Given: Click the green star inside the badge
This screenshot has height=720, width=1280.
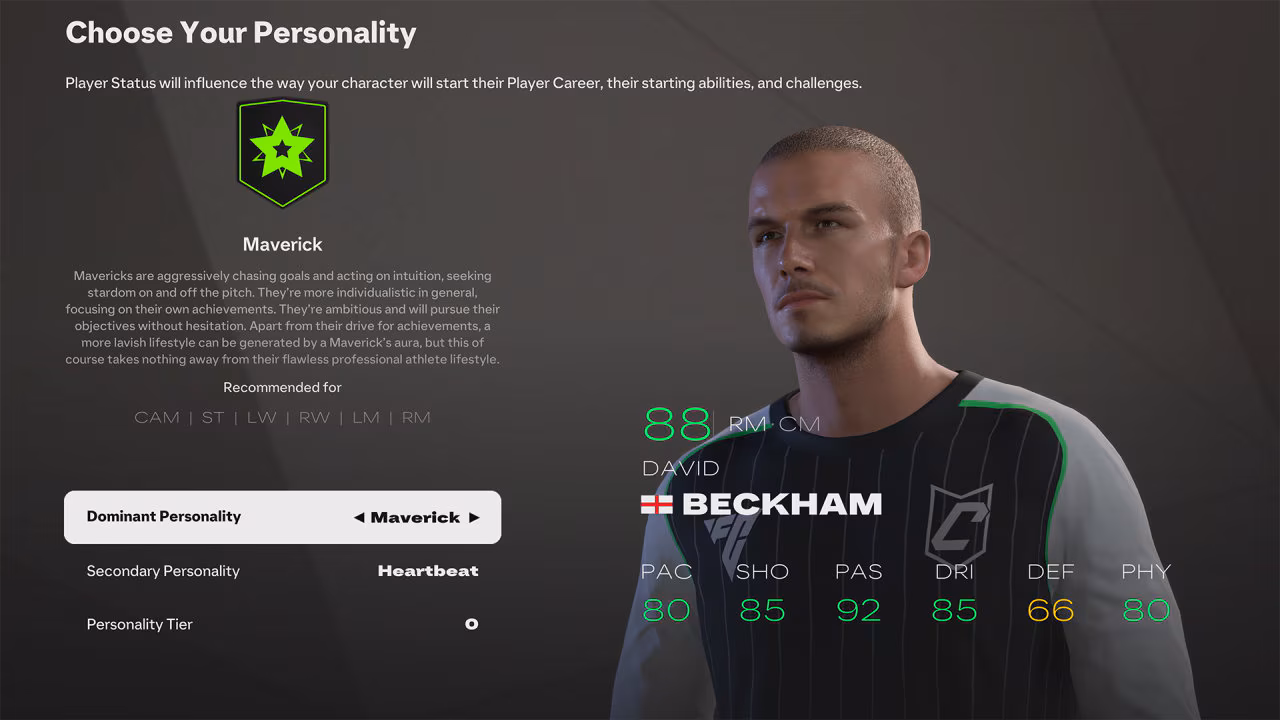Looking at the screenshot, I should [282, 148].
